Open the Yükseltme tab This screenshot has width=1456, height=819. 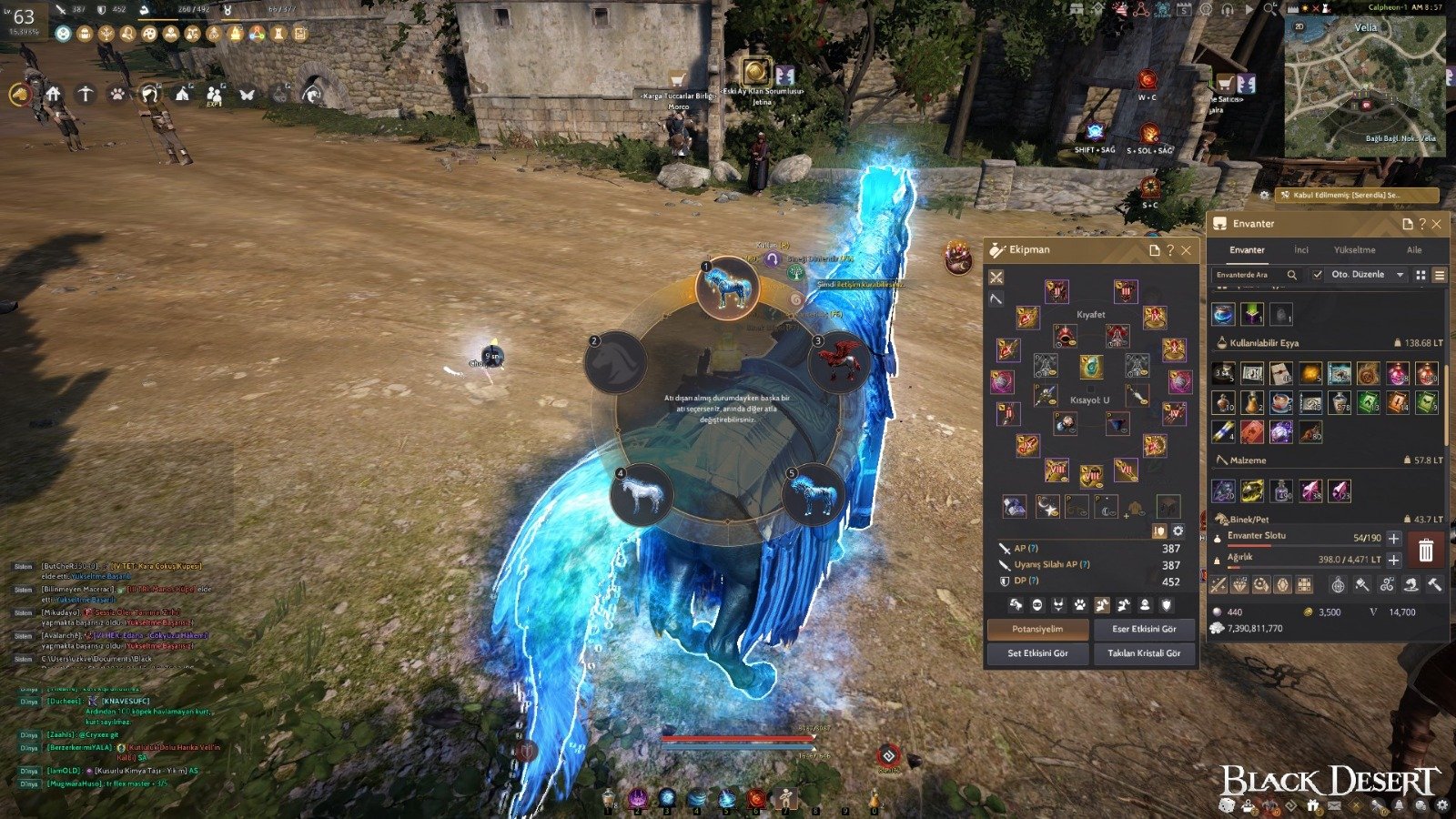(1354, 250)
